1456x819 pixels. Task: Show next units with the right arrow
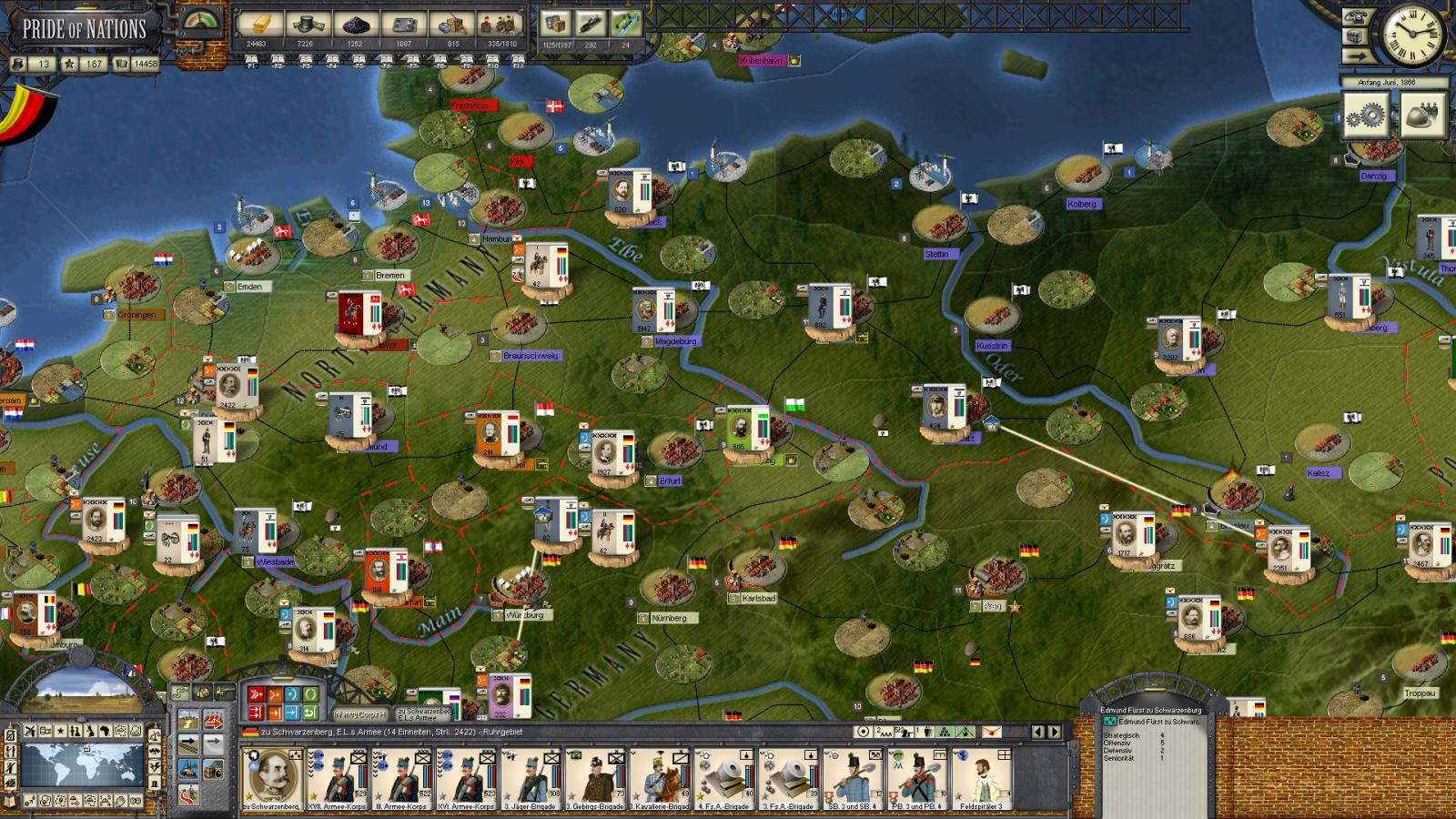click(1056, 732)
